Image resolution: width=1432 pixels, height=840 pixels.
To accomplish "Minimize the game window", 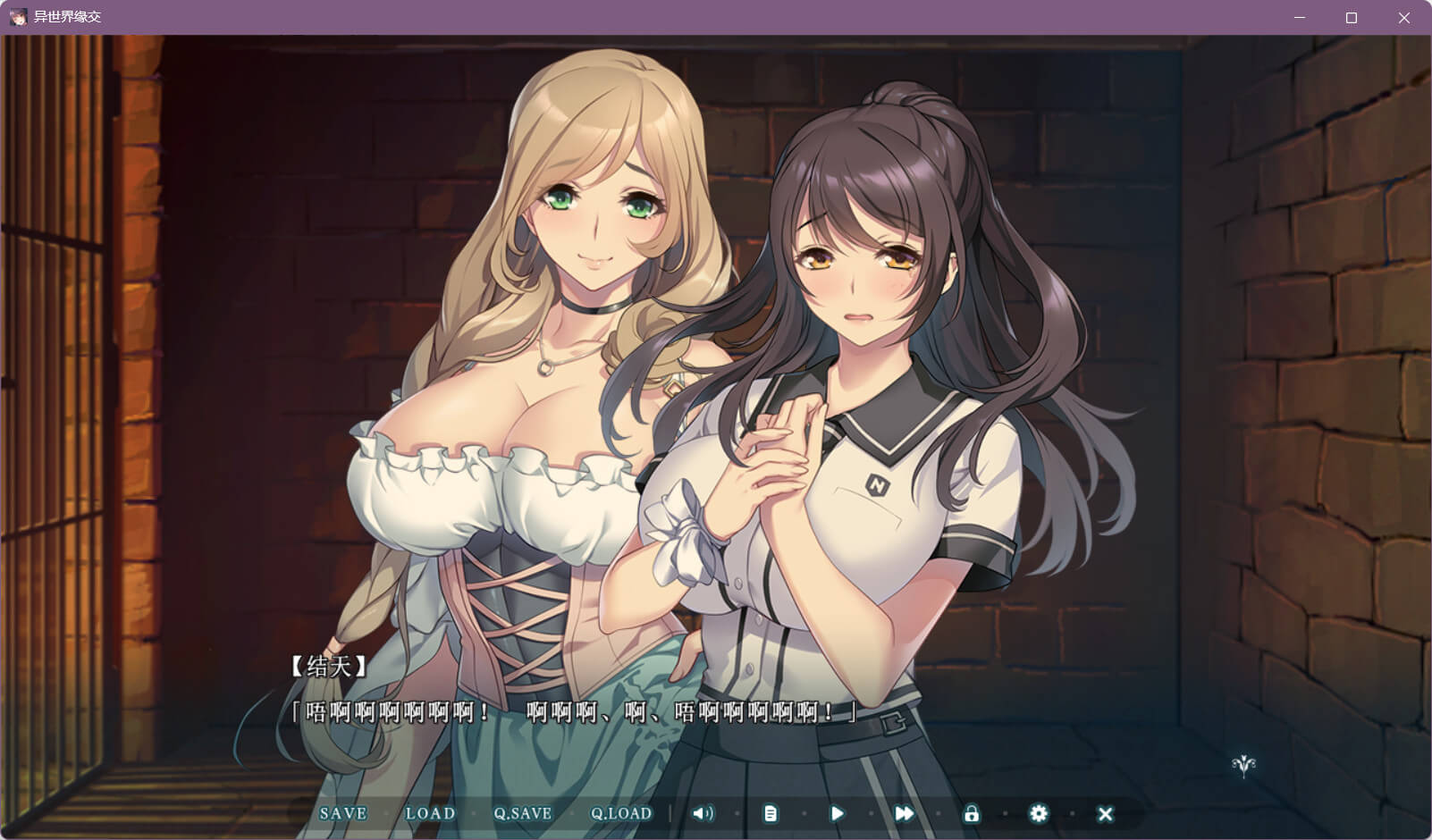I will [x=1299, y=18].
